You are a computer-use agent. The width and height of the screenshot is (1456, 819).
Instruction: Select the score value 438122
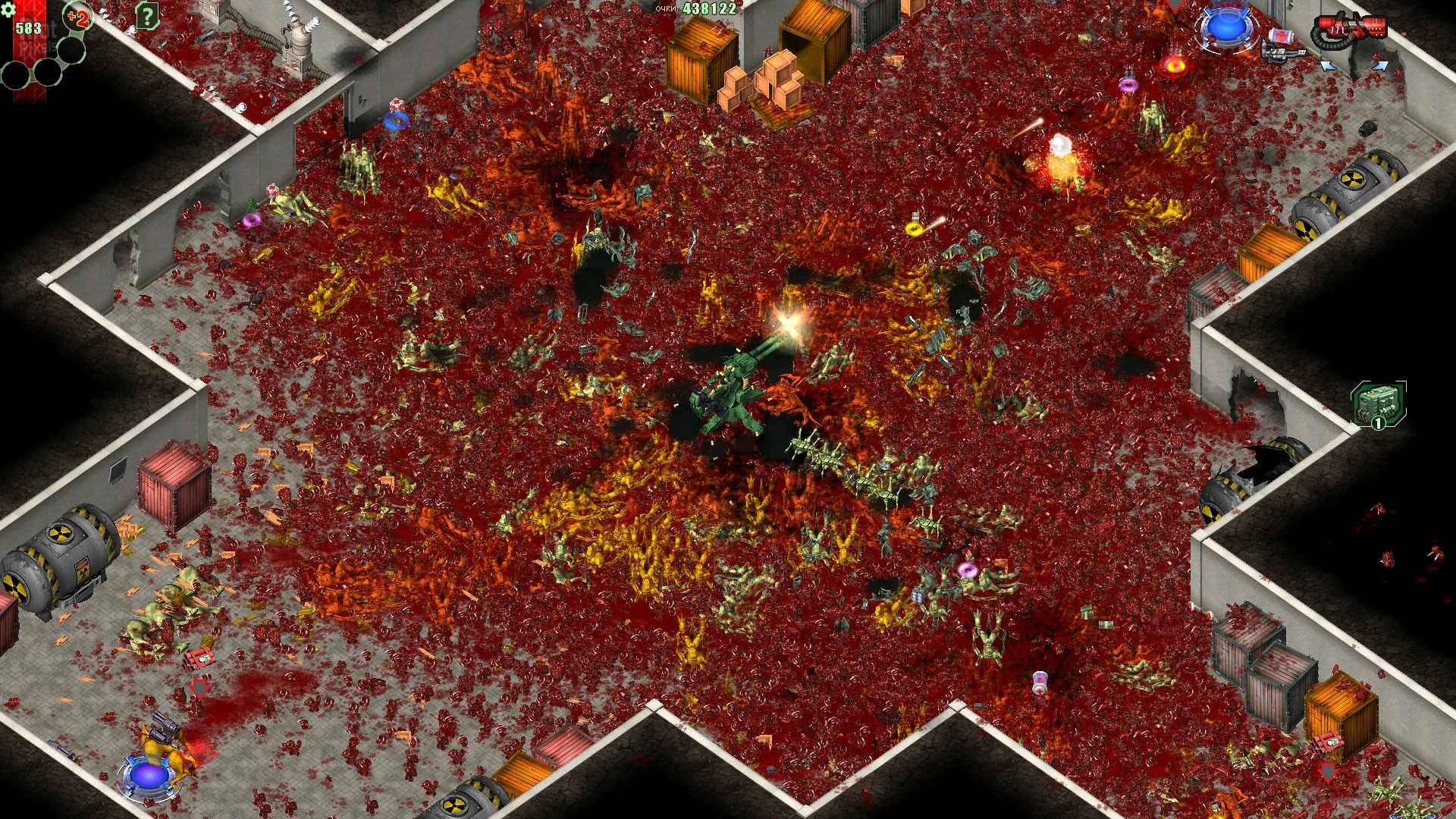(709, 9)
